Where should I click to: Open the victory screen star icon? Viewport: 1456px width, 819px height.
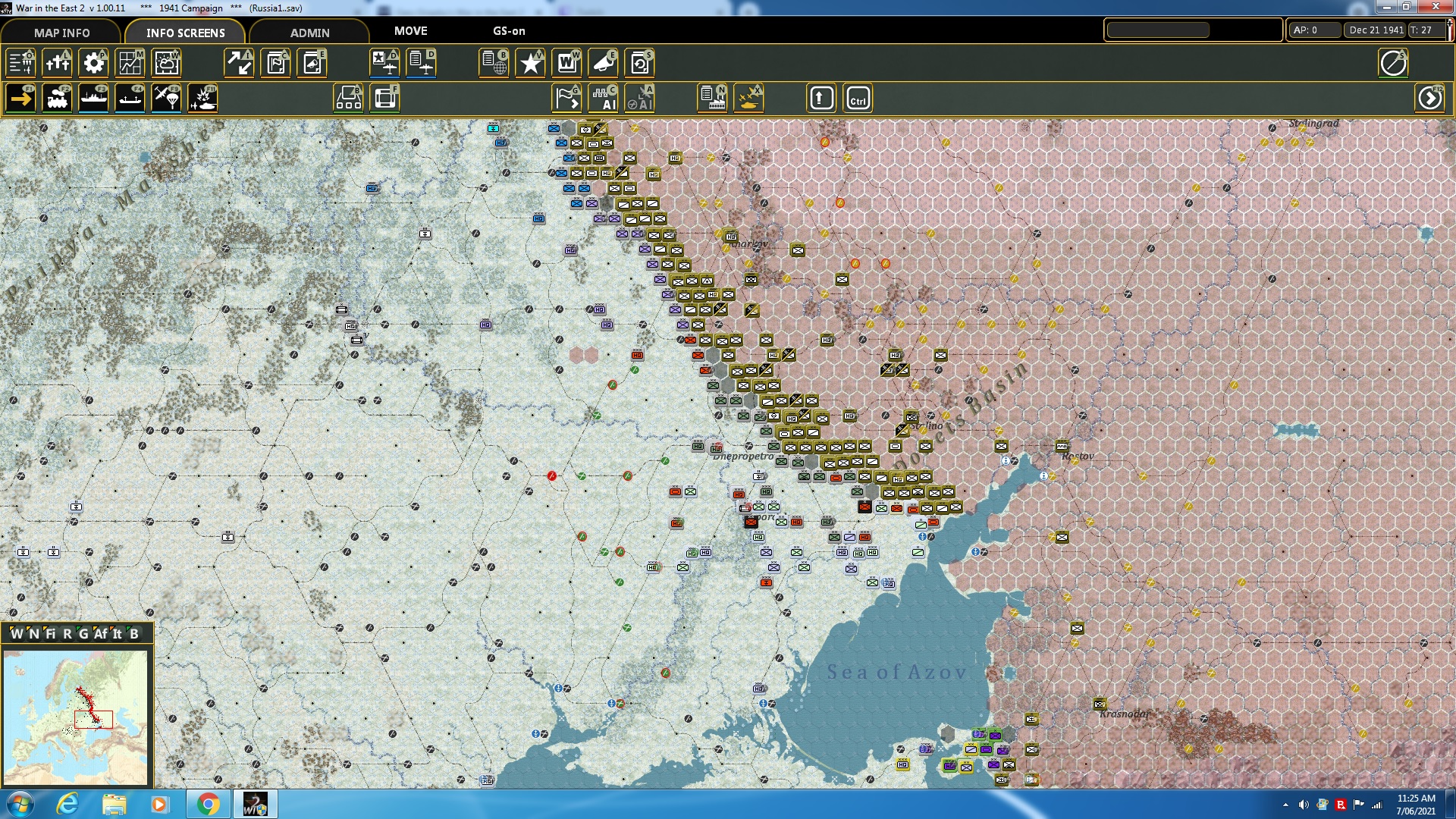530,64
